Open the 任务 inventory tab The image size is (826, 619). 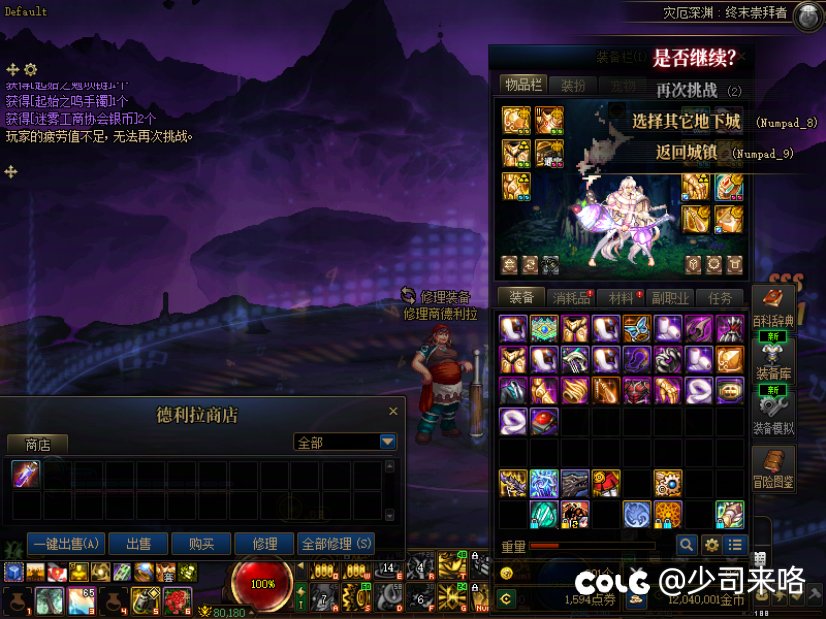[720, 298]
